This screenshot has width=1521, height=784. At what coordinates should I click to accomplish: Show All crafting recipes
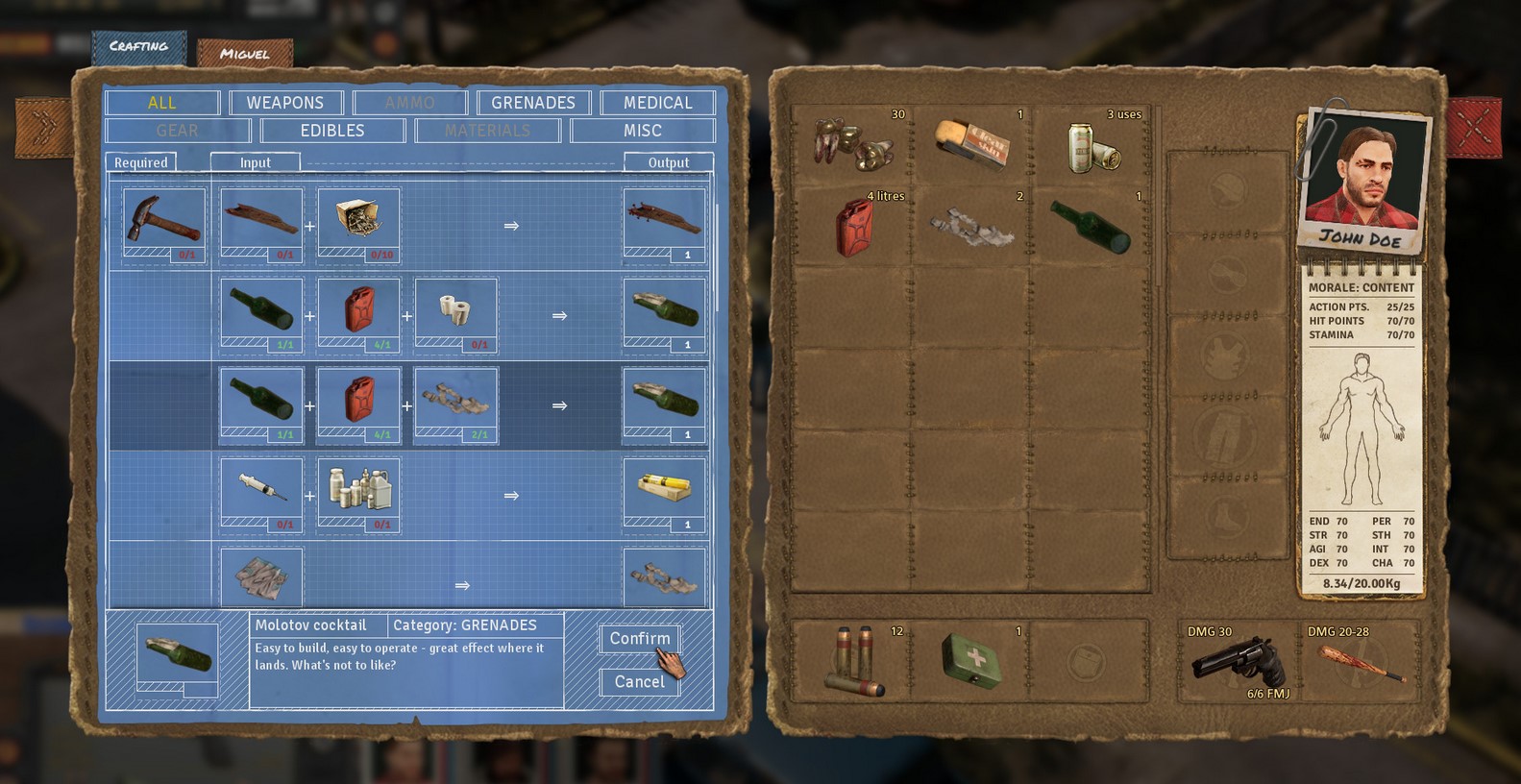click(161, 103)
